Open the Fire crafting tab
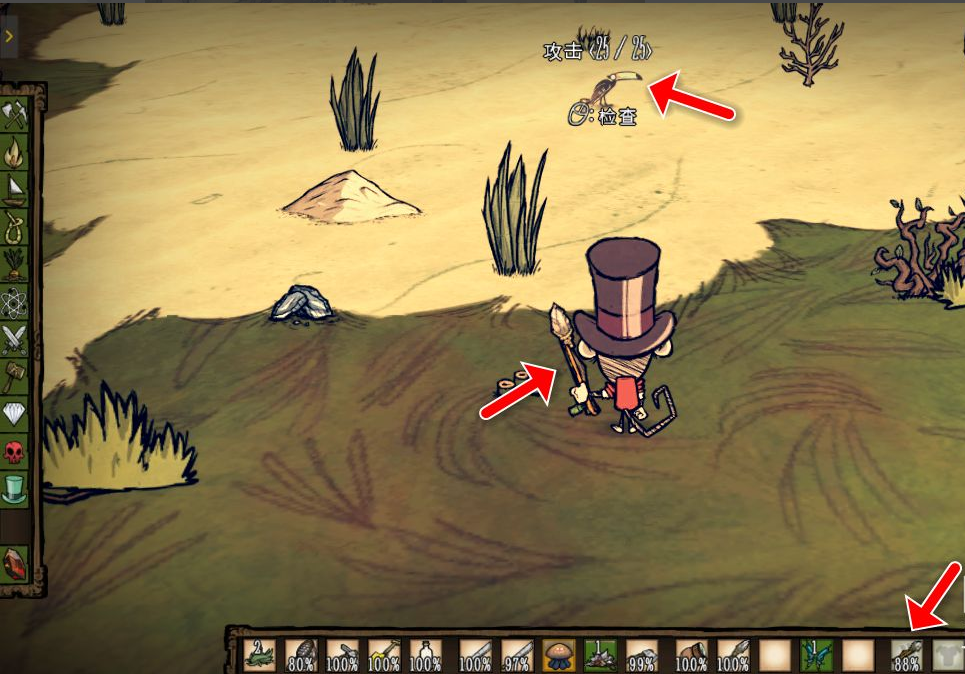Image resolution: width=965 pixels, height=674 pixels. 15,152
